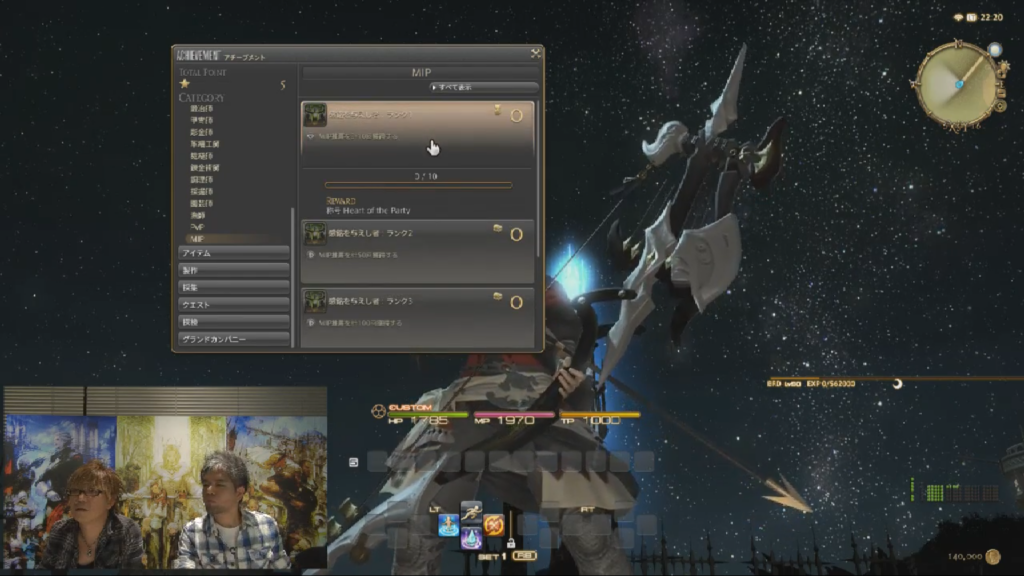Screen dimensions: 1024x576
Task: Open the グランドカンパニー category
Action: (x=234, y=339)
